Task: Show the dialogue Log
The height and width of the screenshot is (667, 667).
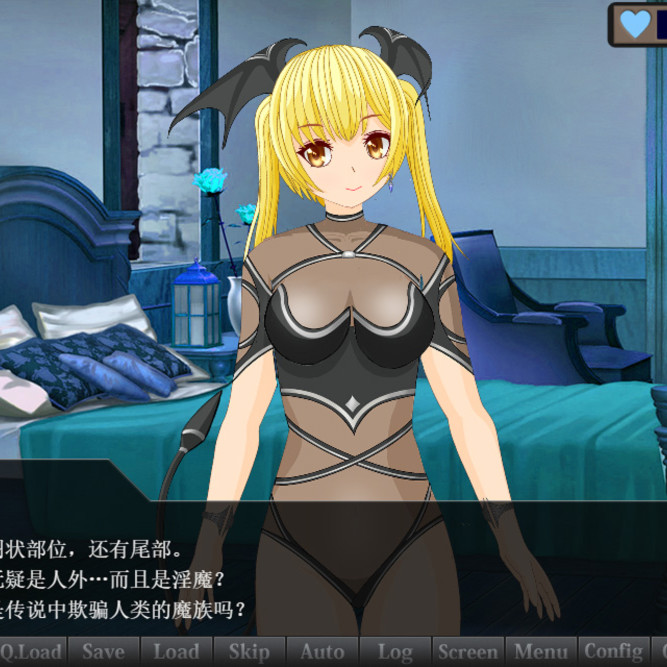Action: [395, 652]
